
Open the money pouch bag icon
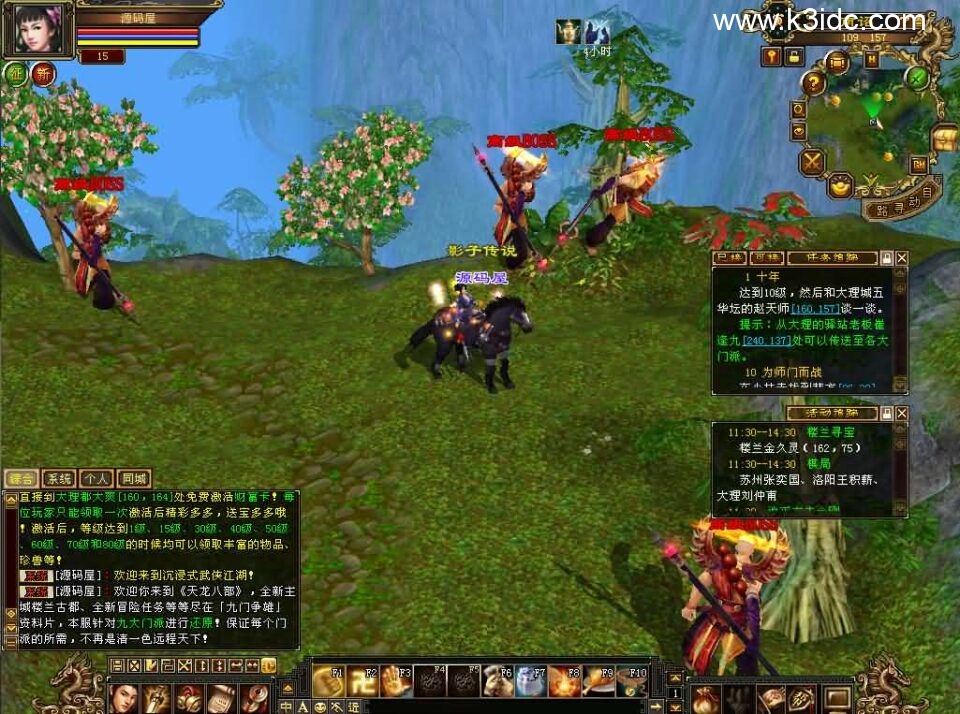[x=706, y=697]
